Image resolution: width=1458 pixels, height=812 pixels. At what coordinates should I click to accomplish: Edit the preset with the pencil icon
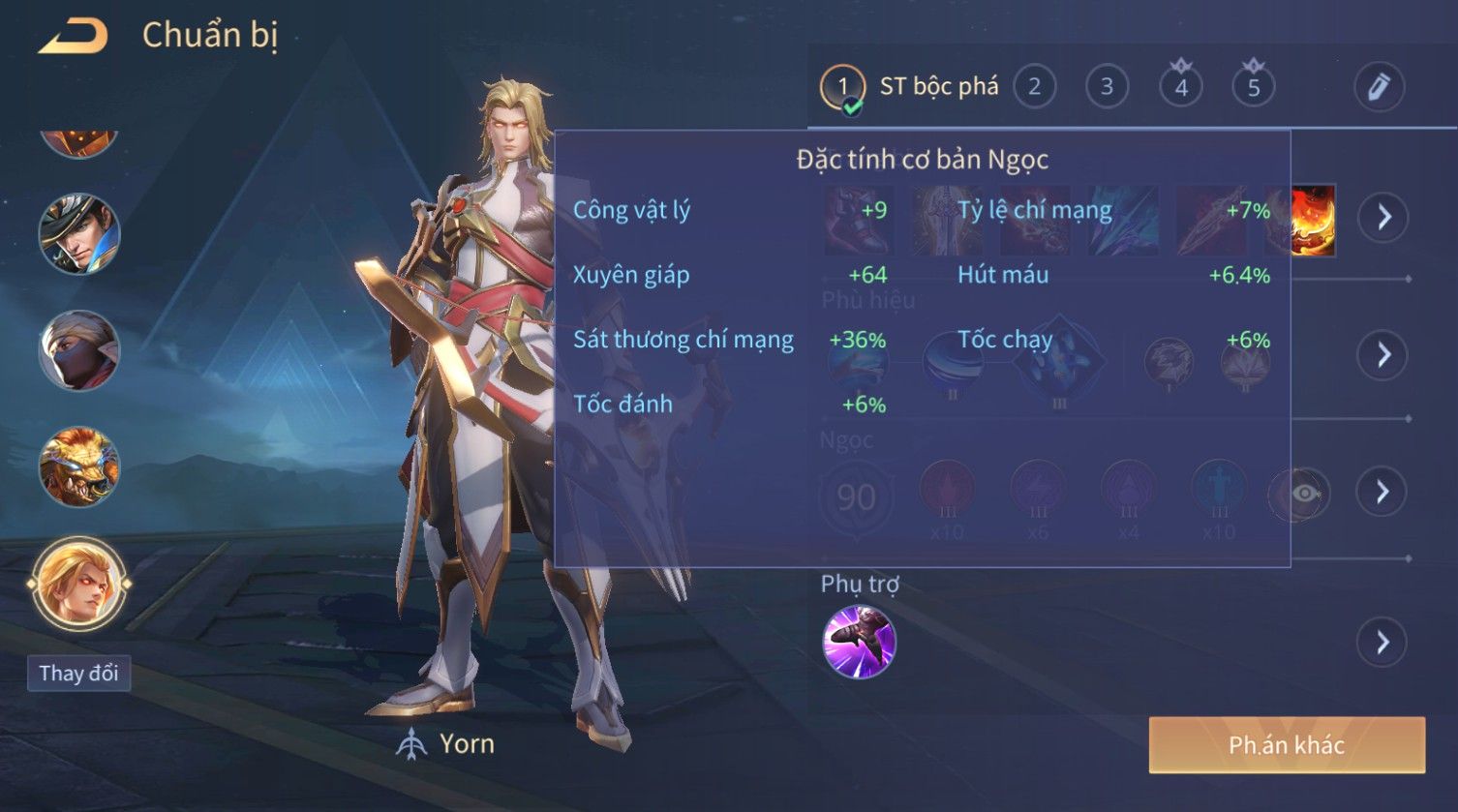coord(1379,87)
